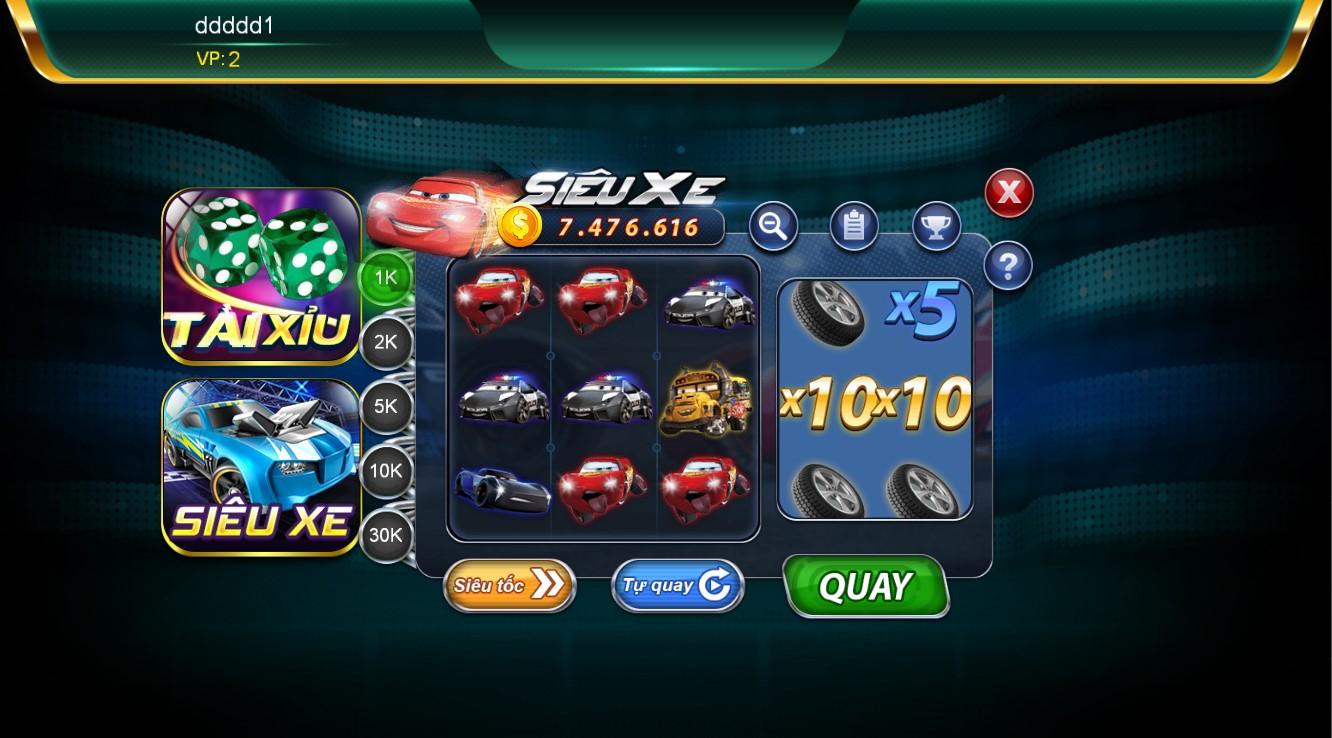The height and width of the screenshot is (738, 1332).
Task: Select the 30K bet option
Action: coord(385,535)
